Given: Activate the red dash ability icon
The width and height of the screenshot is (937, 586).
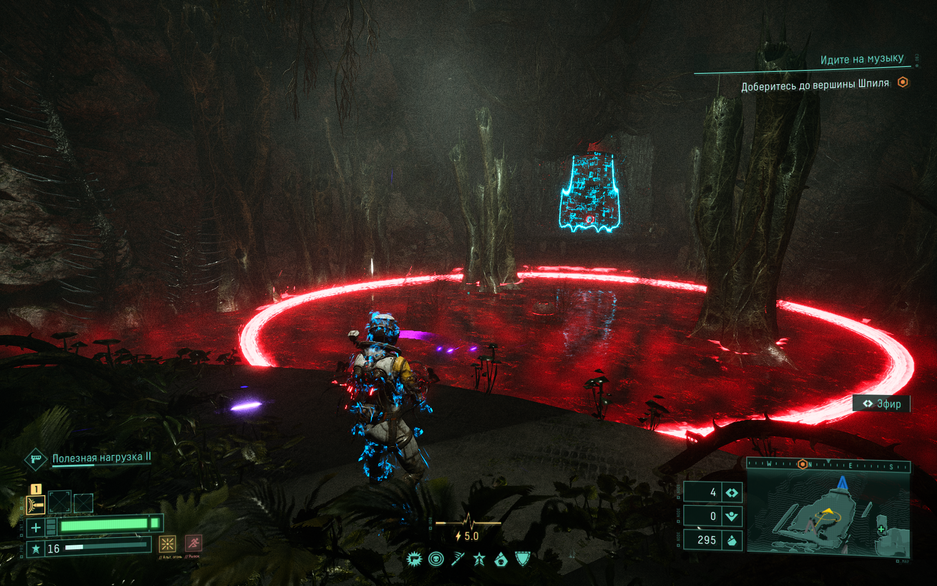Looking at the screenshot, I should (194, 545).
